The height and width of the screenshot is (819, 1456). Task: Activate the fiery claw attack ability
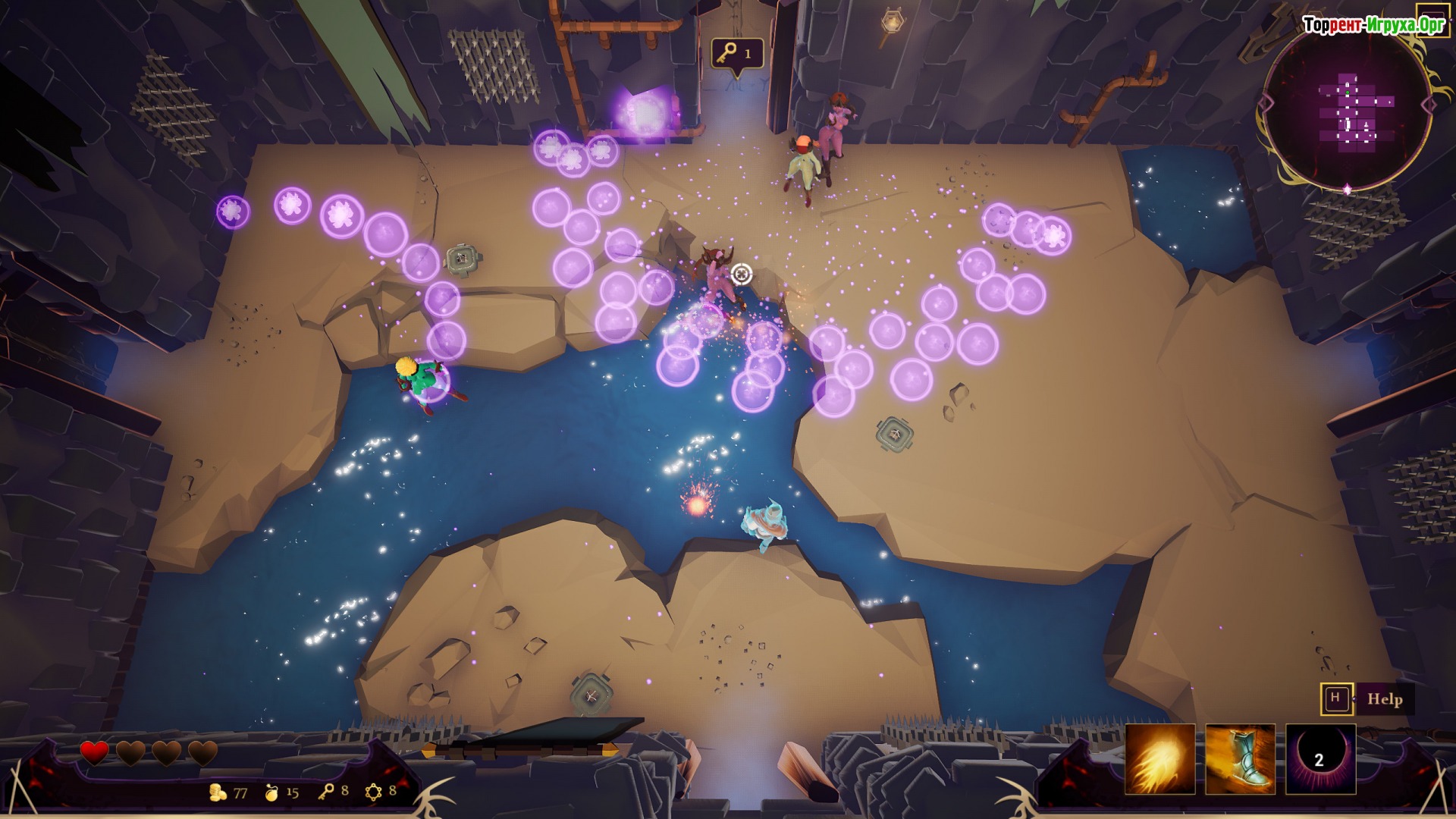pyautogui.click(x=1159, y=759)
